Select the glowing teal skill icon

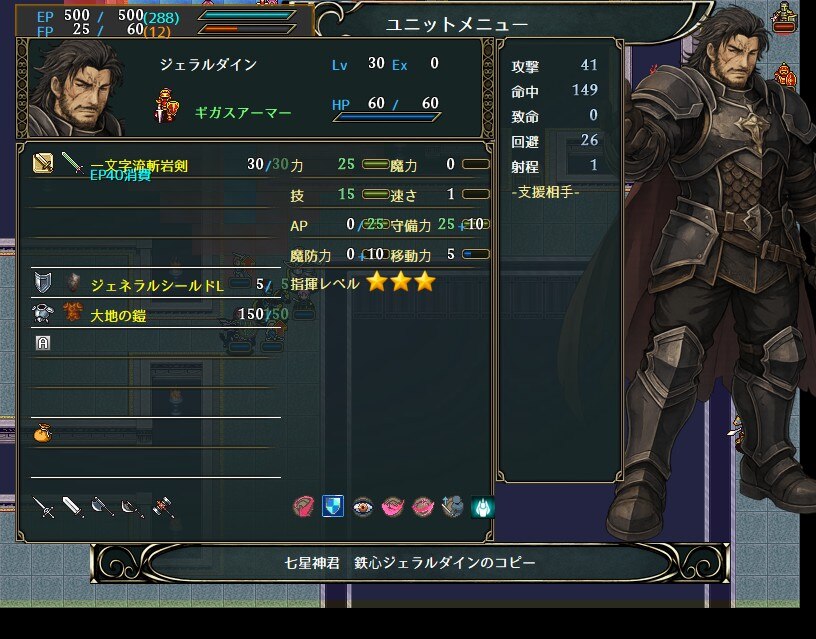pyautogui.click(x=483, y=507)
